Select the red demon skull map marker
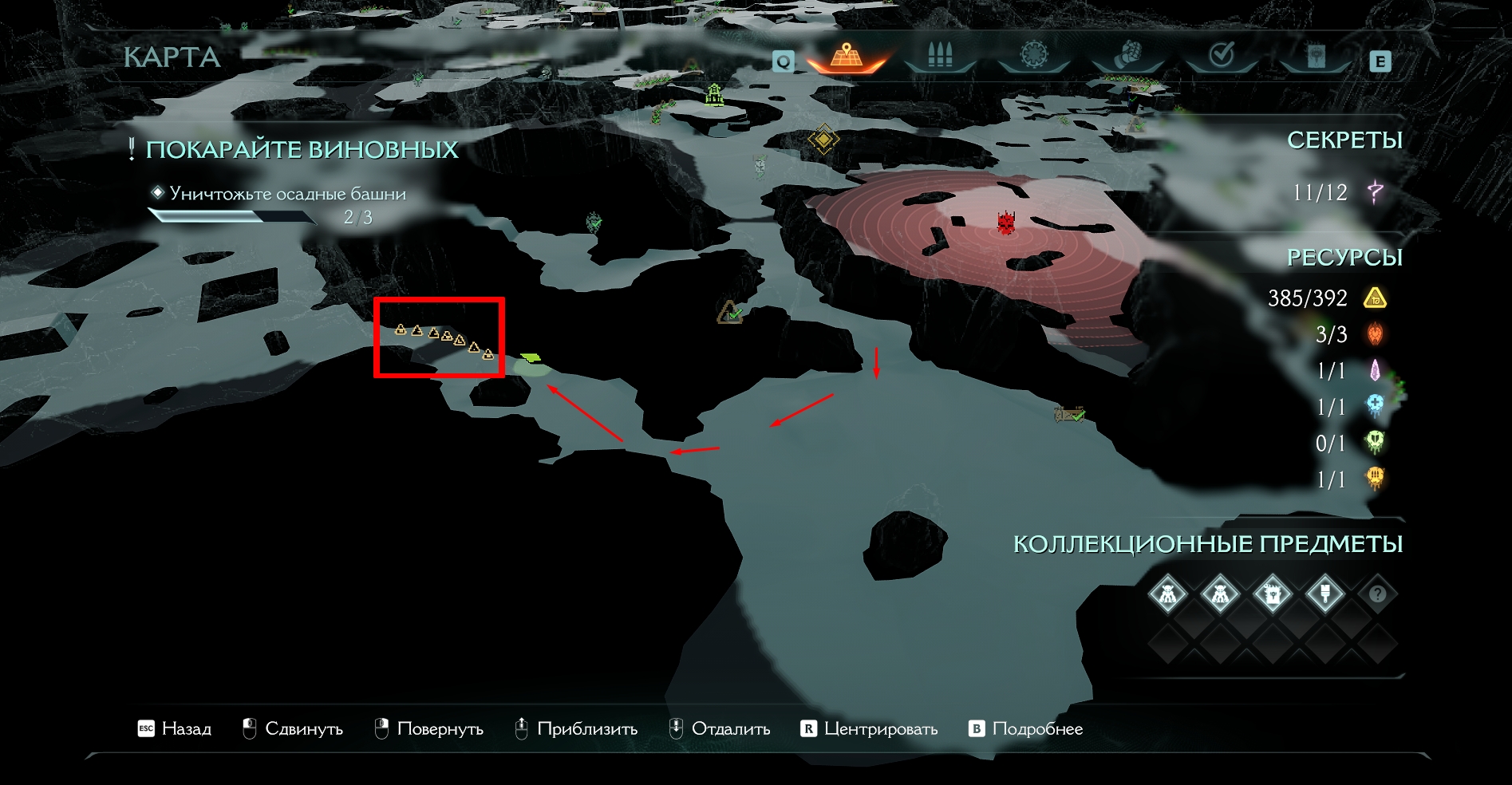The image size is (1512, 785). point(1006,223)
